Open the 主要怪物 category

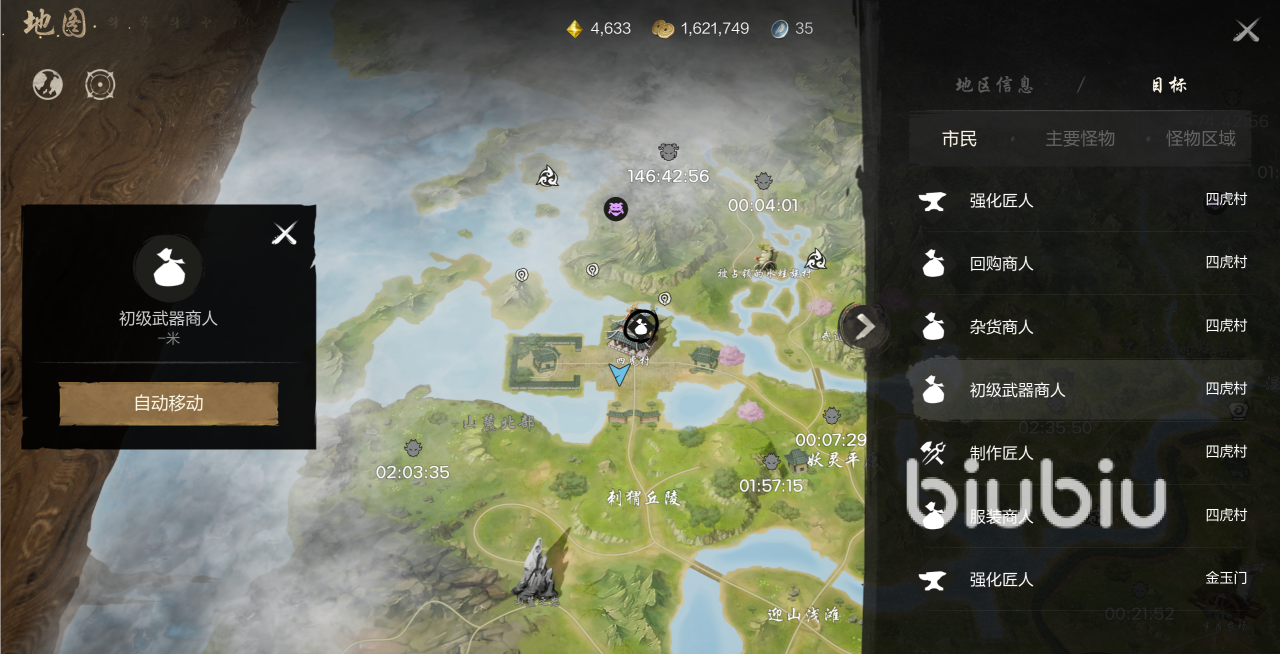click(1080, 139)
